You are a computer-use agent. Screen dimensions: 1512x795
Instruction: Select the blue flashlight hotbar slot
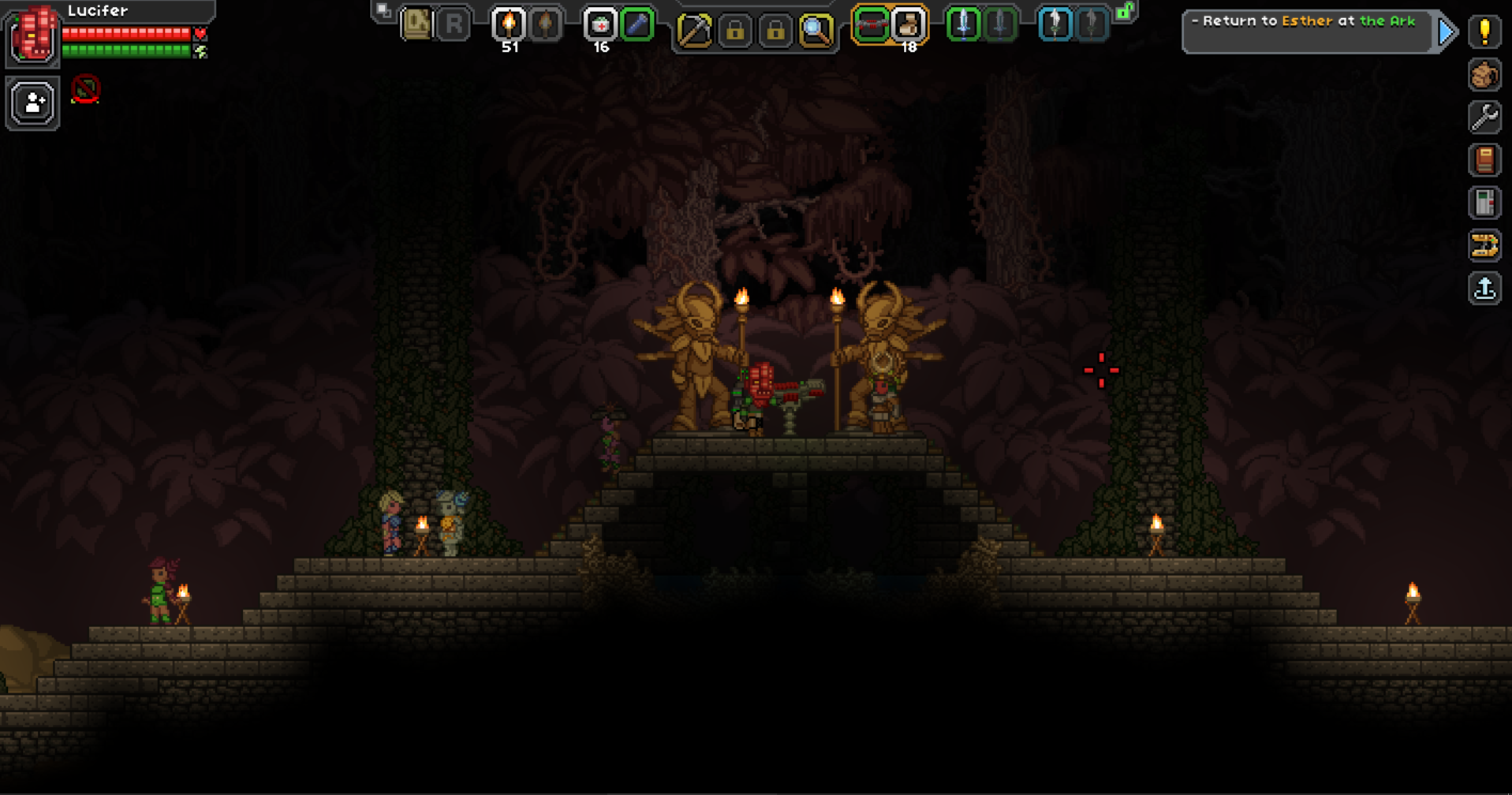[637, 24]
